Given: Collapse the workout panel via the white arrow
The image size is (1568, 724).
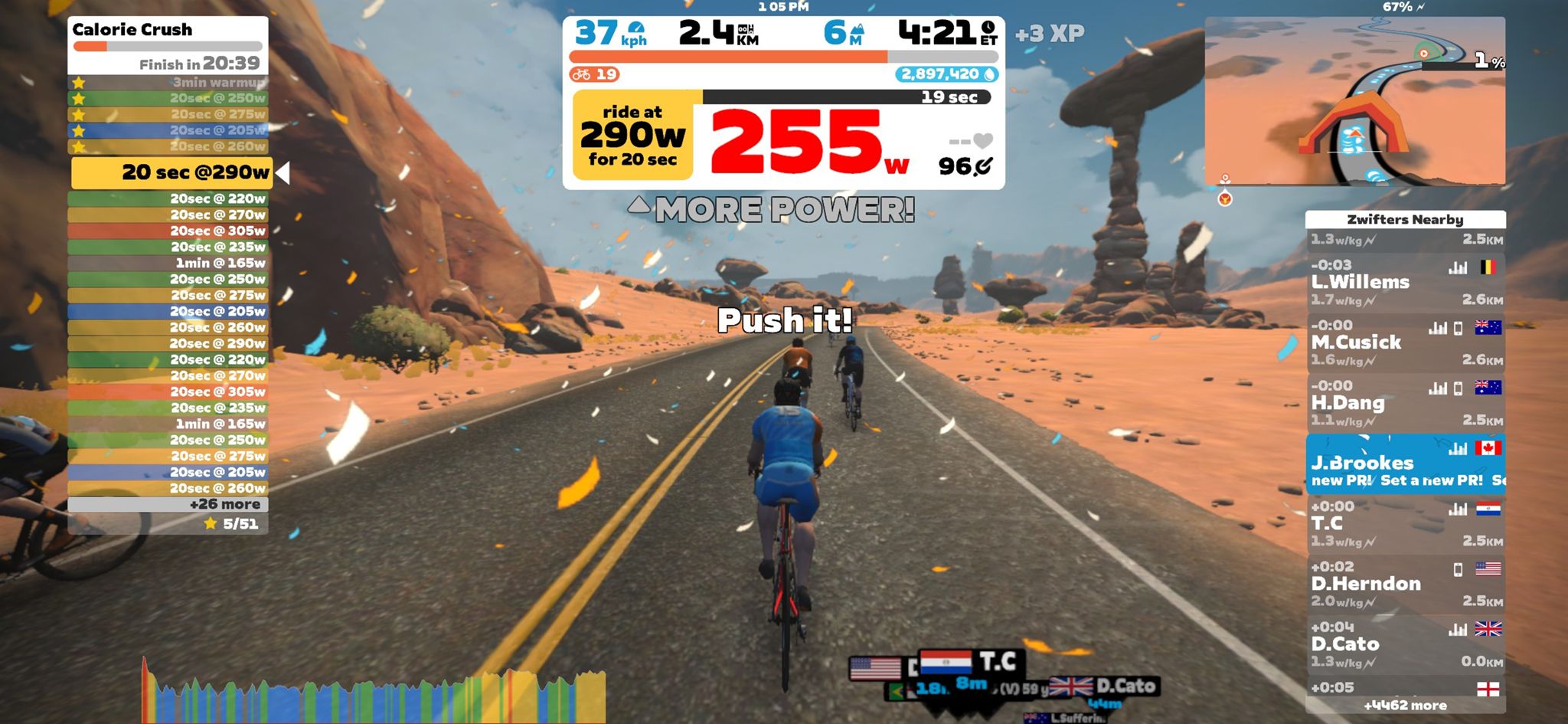Looking at the screenshot, I should tap(283, 173).
